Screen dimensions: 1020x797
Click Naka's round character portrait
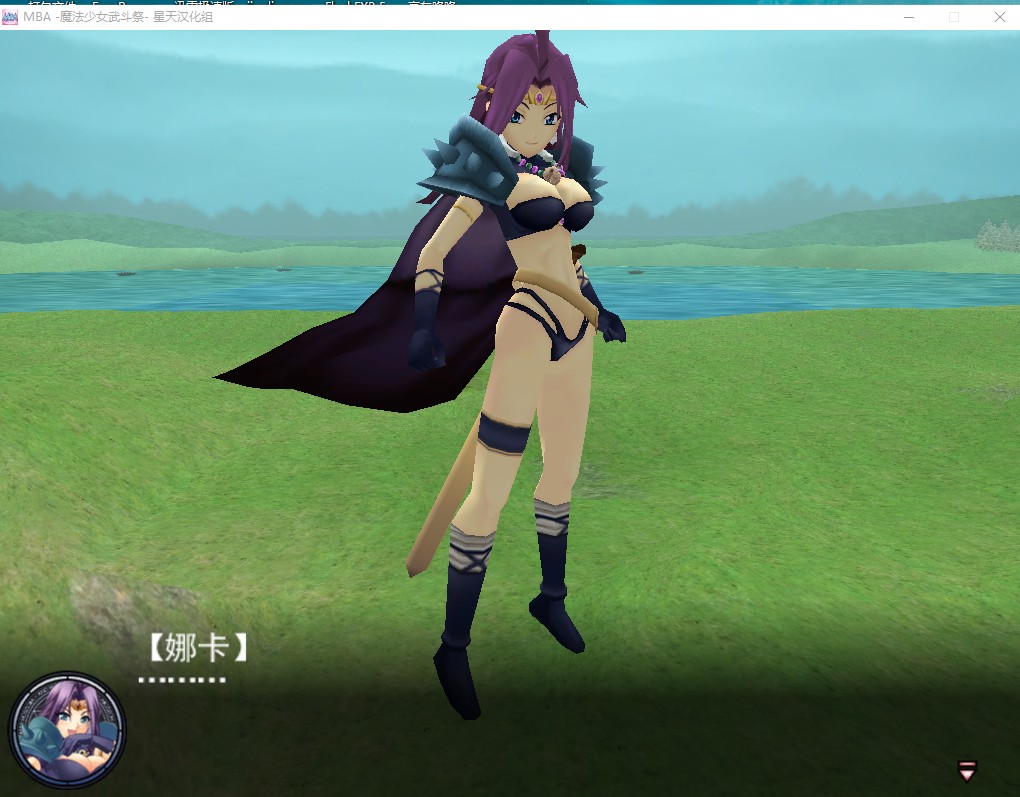67,729
